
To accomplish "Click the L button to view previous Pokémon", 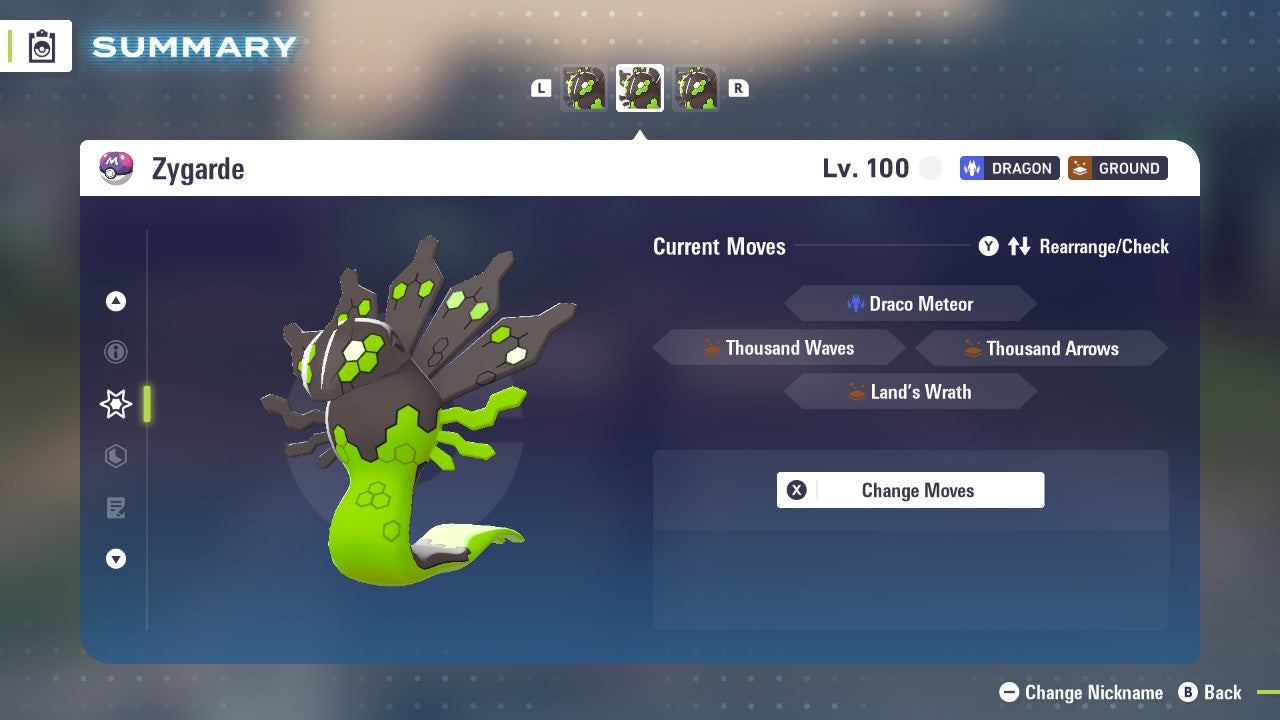I will click(x=540, y=87).
